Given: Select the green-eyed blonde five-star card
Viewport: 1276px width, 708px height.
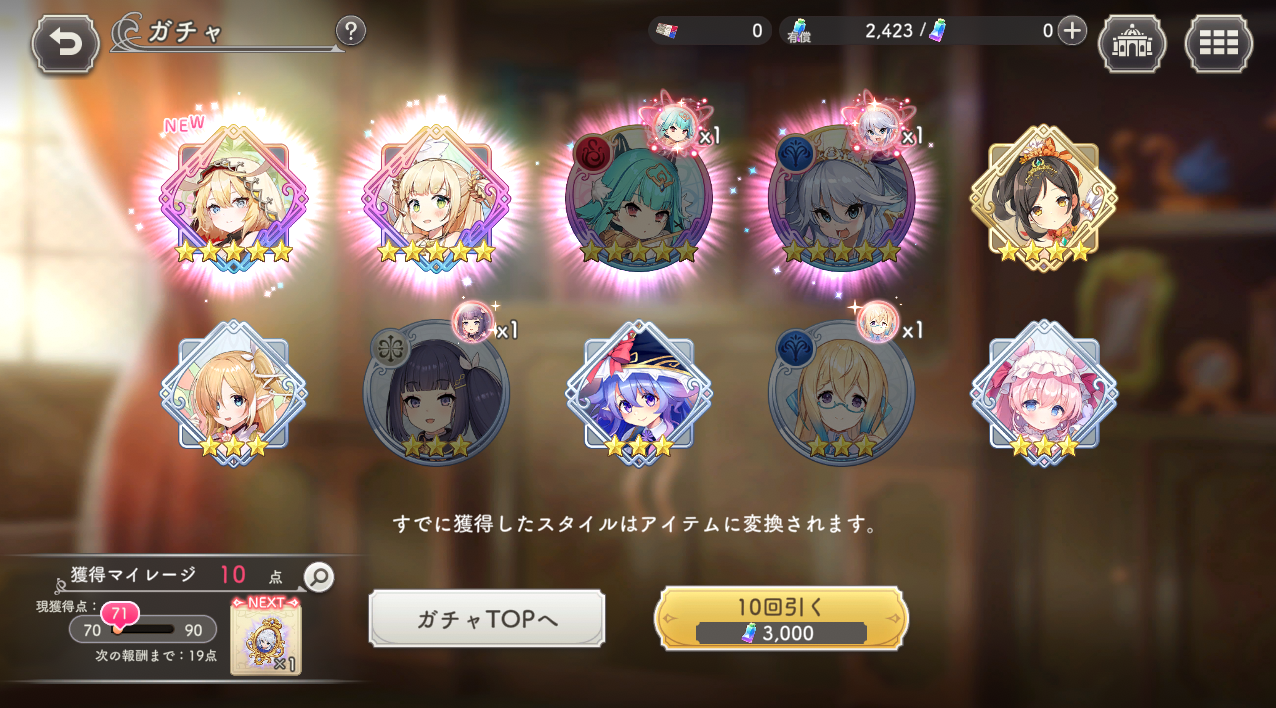Looking at the screenshot, I should click(x=436, y=198).
